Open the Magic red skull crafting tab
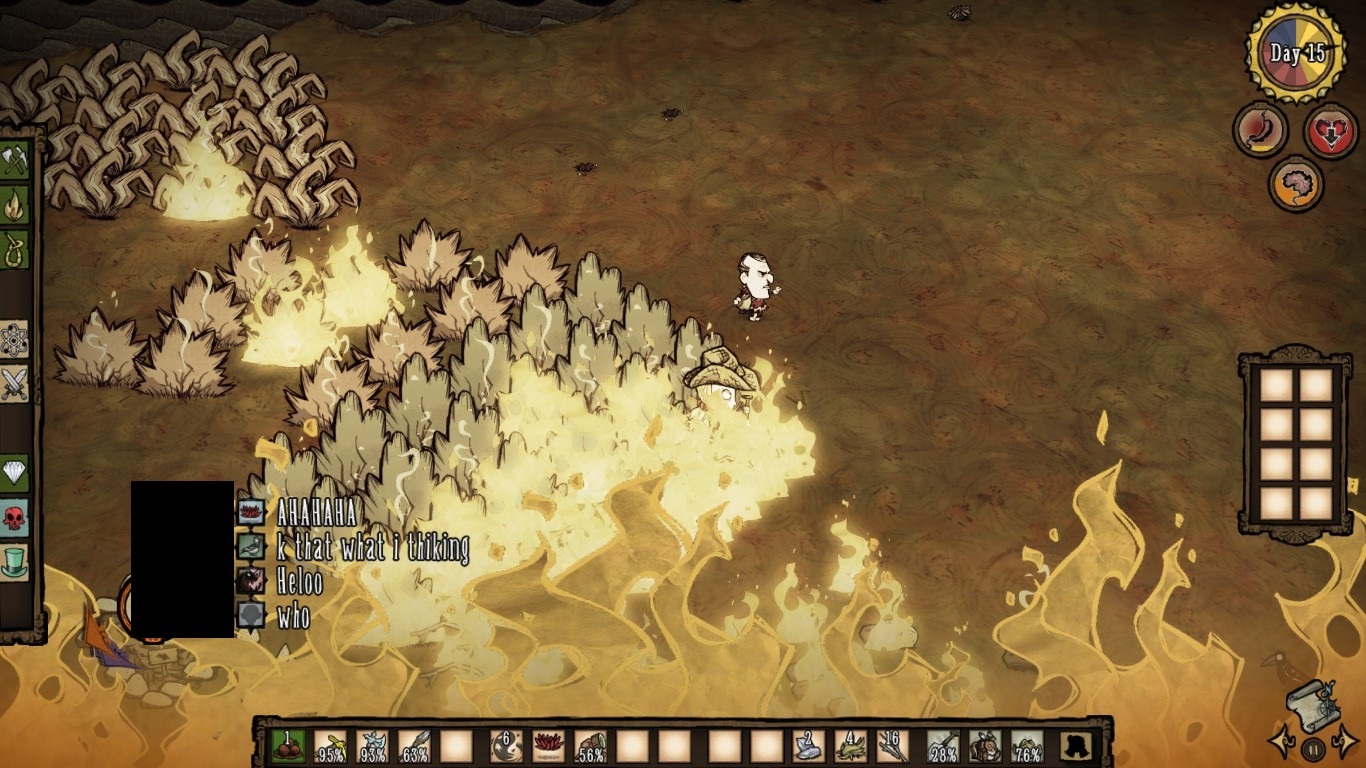This screenshot has height=768, width=1366. pos(14,518)
